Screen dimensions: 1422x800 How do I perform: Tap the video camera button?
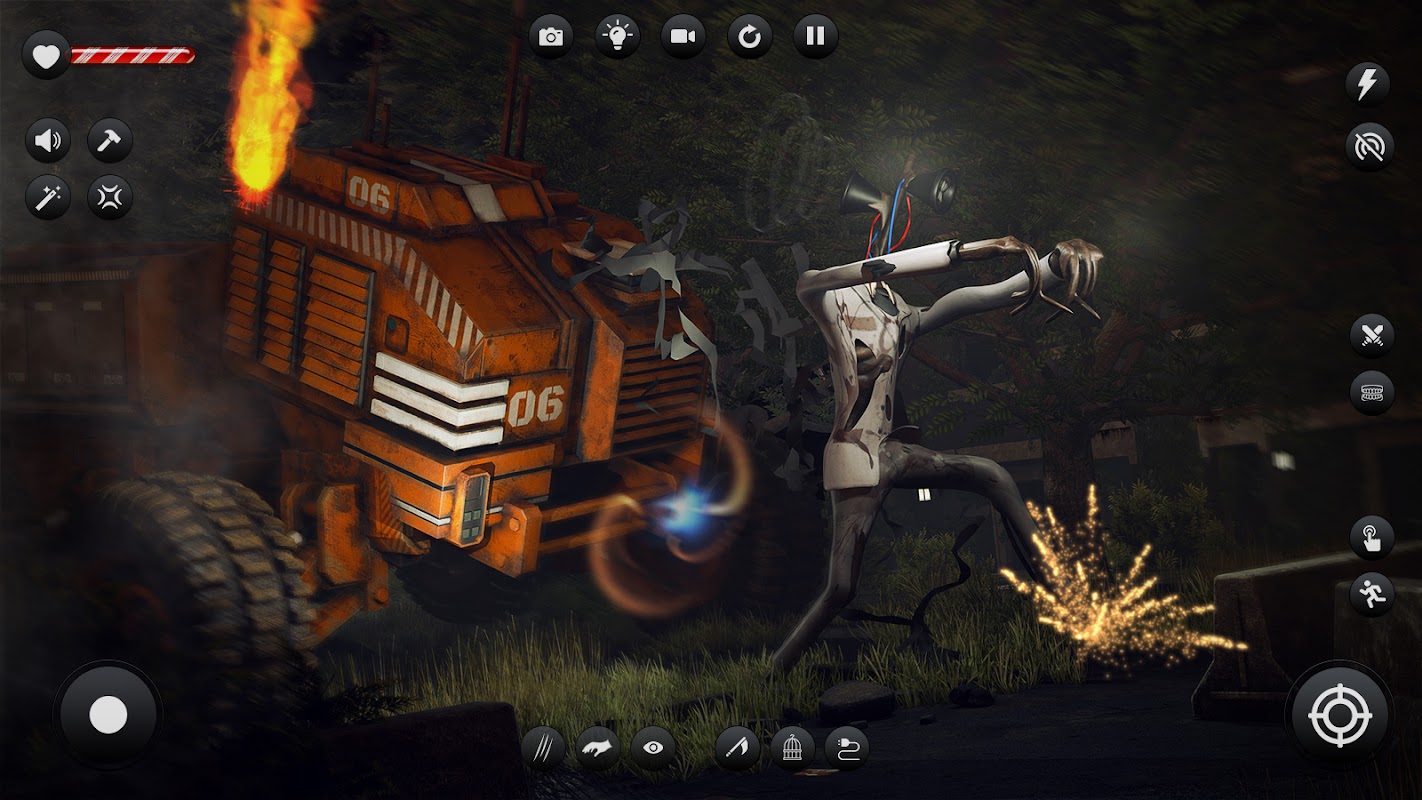point(683,37)
